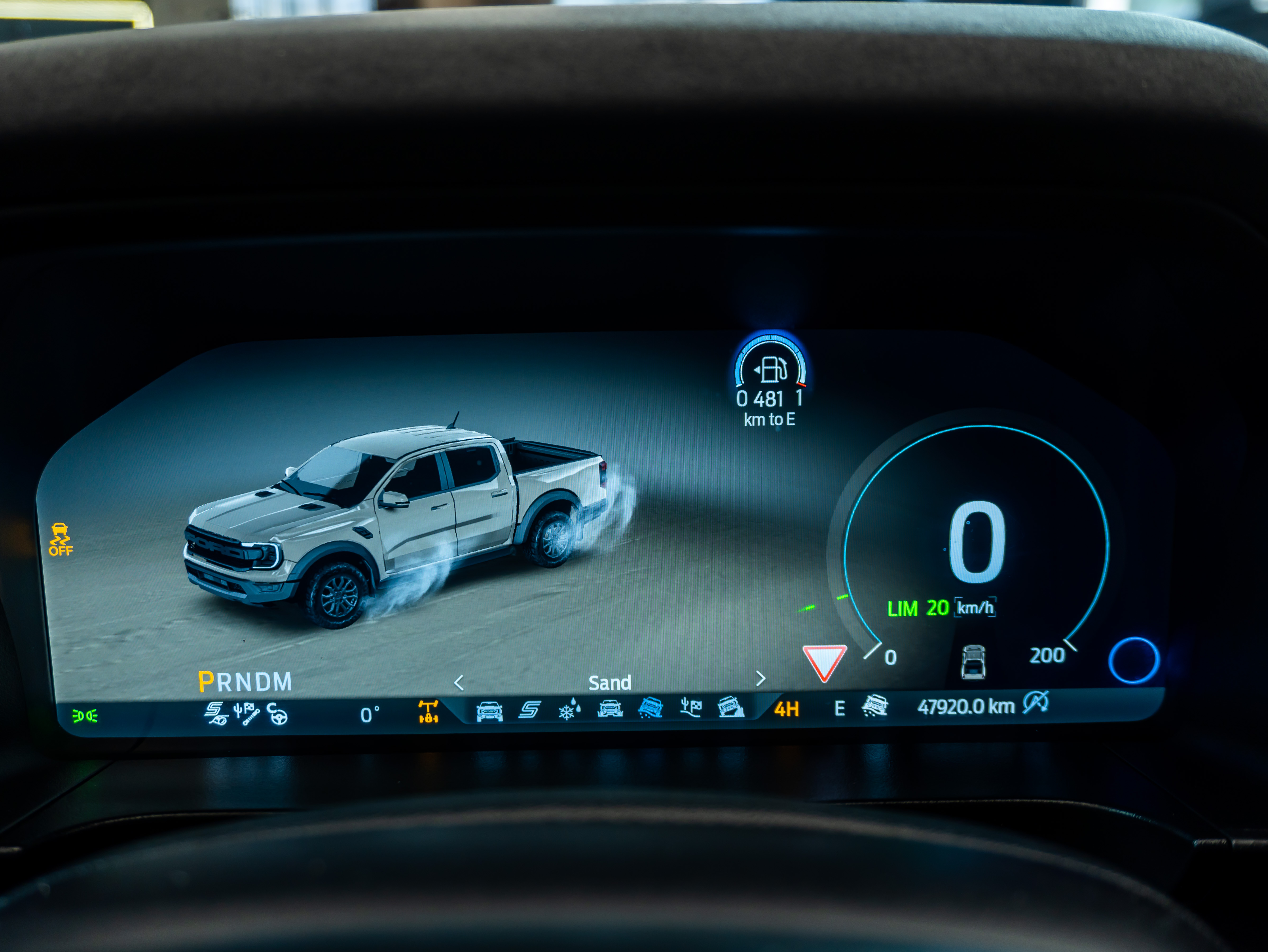The width and height of the screenshot is (1268, 952).
Task: Click the green headlight indicator icon
Action: [85, 716]
